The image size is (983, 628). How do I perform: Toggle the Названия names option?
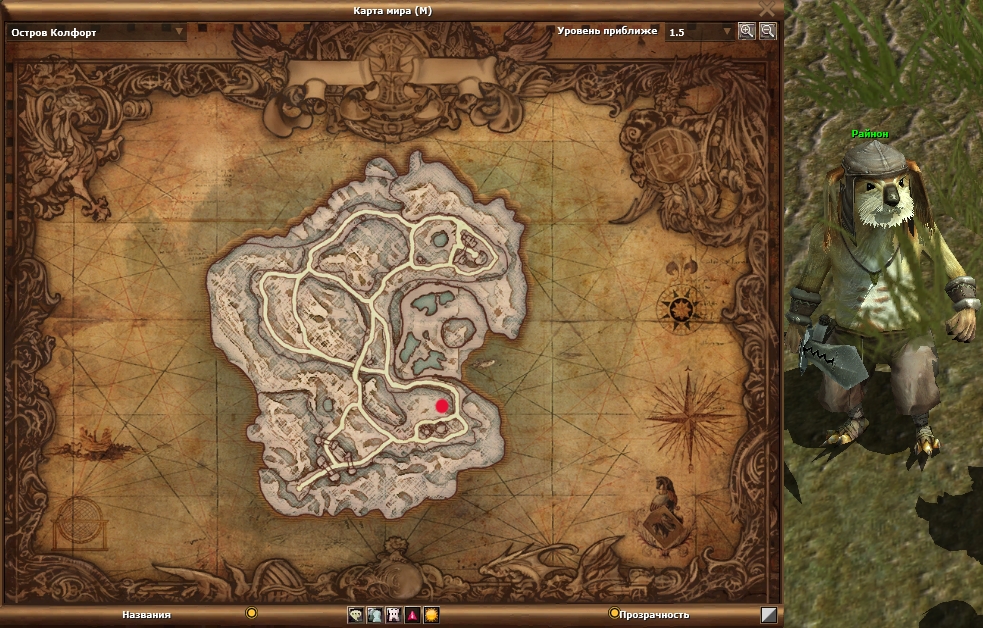click(x=252, y=613)
